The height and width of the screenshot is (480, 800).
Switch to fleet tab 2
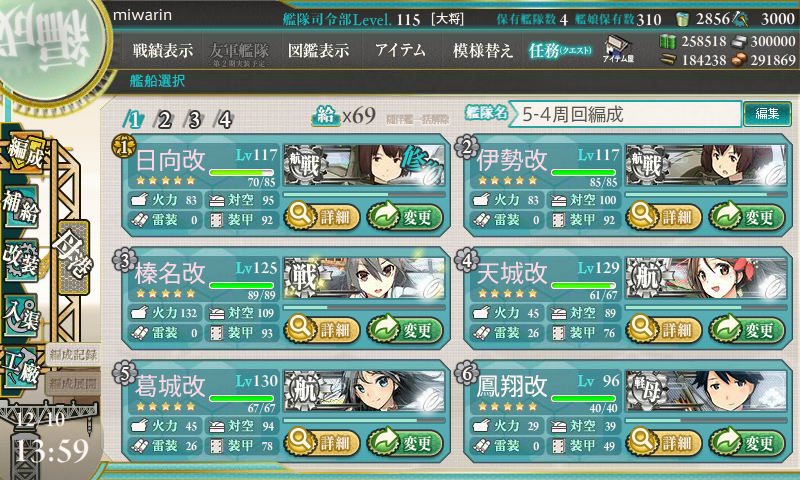pos(164,120)
